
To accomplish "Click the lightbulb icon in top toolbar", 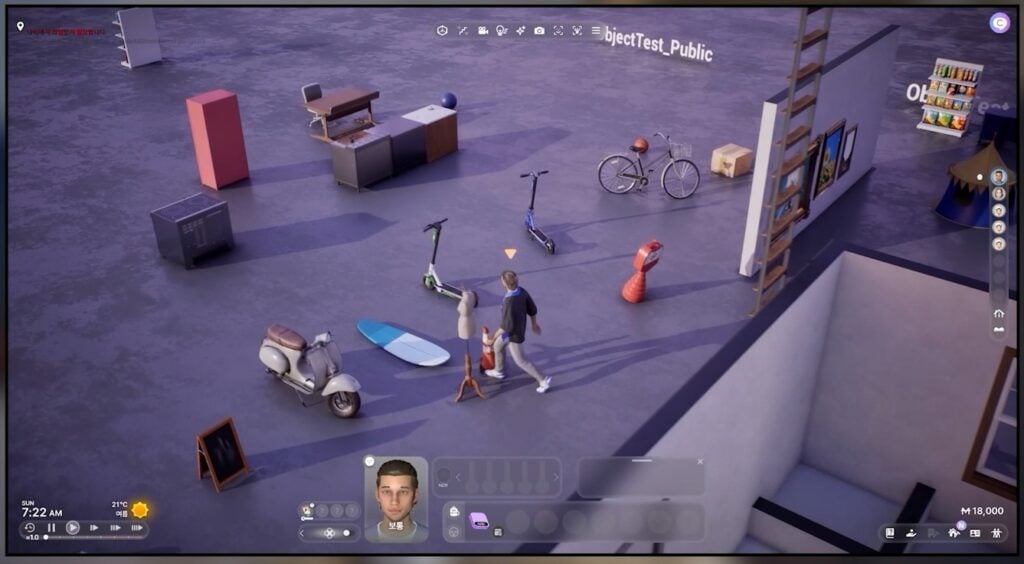I will point(502,31).
